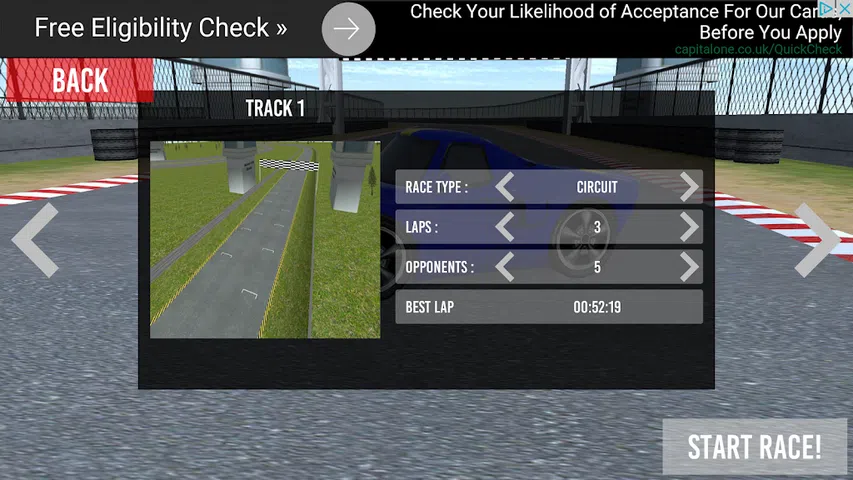This screenshot has height=480, width=853.
Task: Go back using the red BACK button
Action: point(79,80)
